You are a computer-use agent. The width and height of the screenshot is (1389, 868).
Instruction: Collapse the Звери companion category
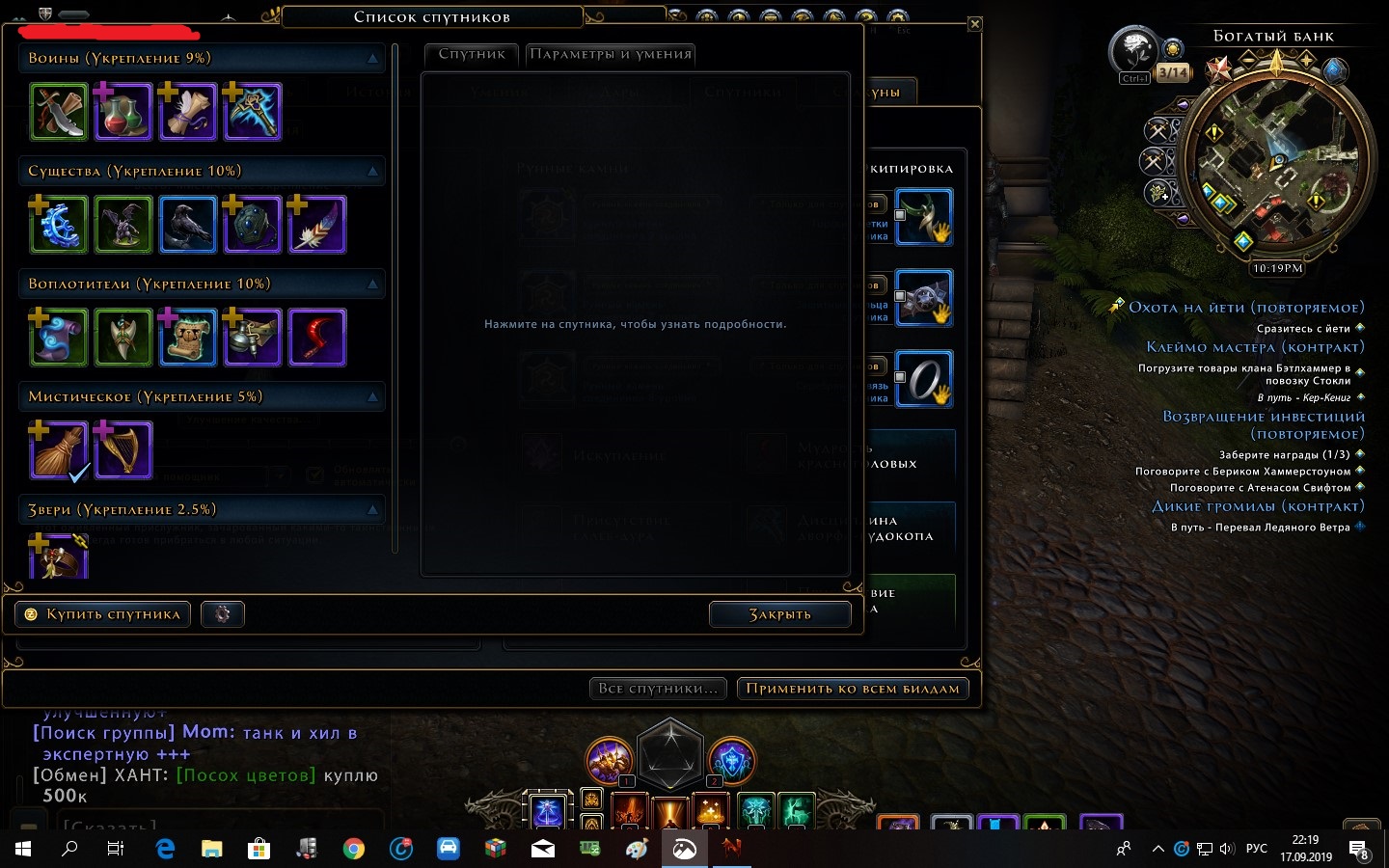pyautogui.click(x=372, y=510)
